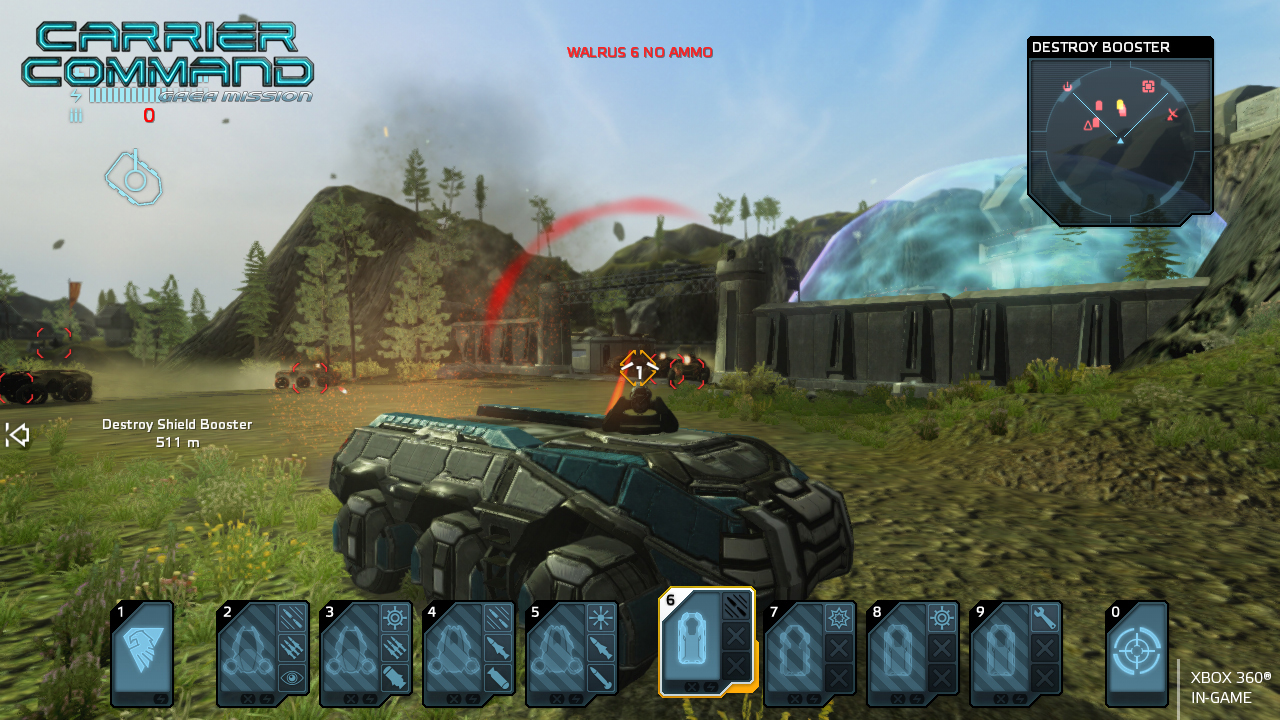1280x720 pixels.
Task: Switch to Manta aircraft slot 3
Action: pyautogui.click(x=366, y=653)
